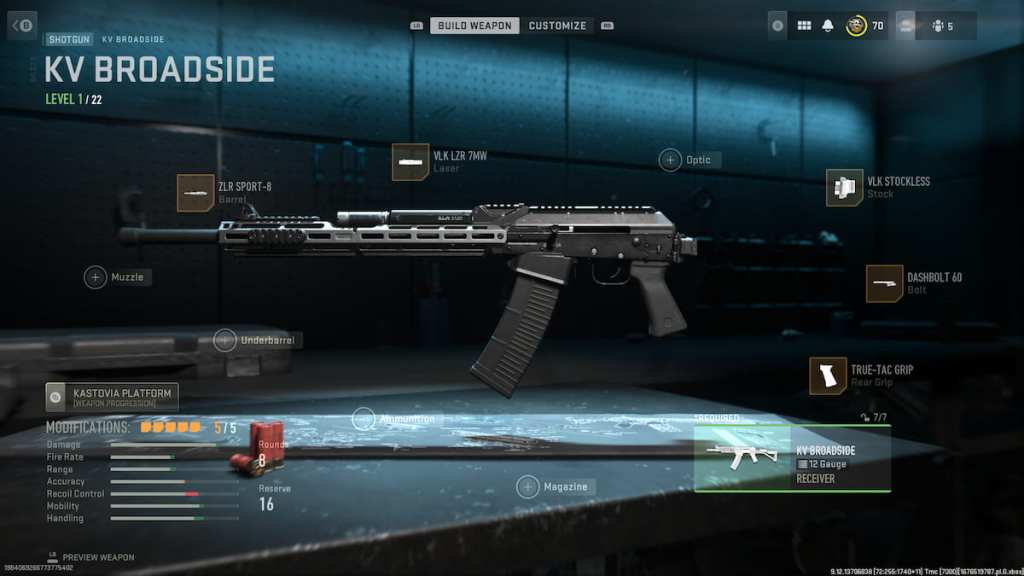Select the KV Broadside receiver card
The height and width of the screenshot is (576, 1024).
(x=792, y=459)
